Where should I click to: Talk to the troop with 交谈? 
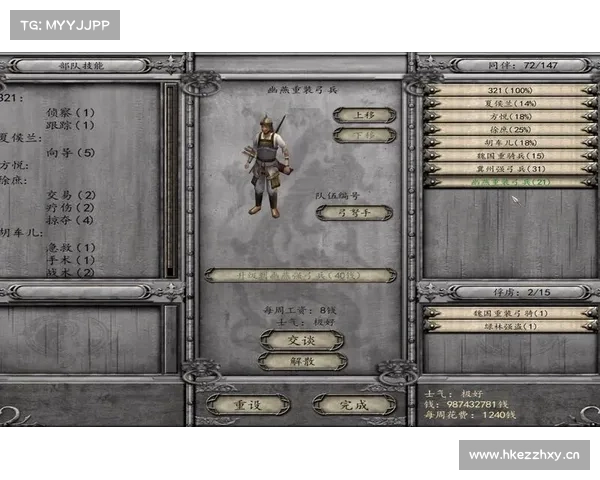coord(301,341)
